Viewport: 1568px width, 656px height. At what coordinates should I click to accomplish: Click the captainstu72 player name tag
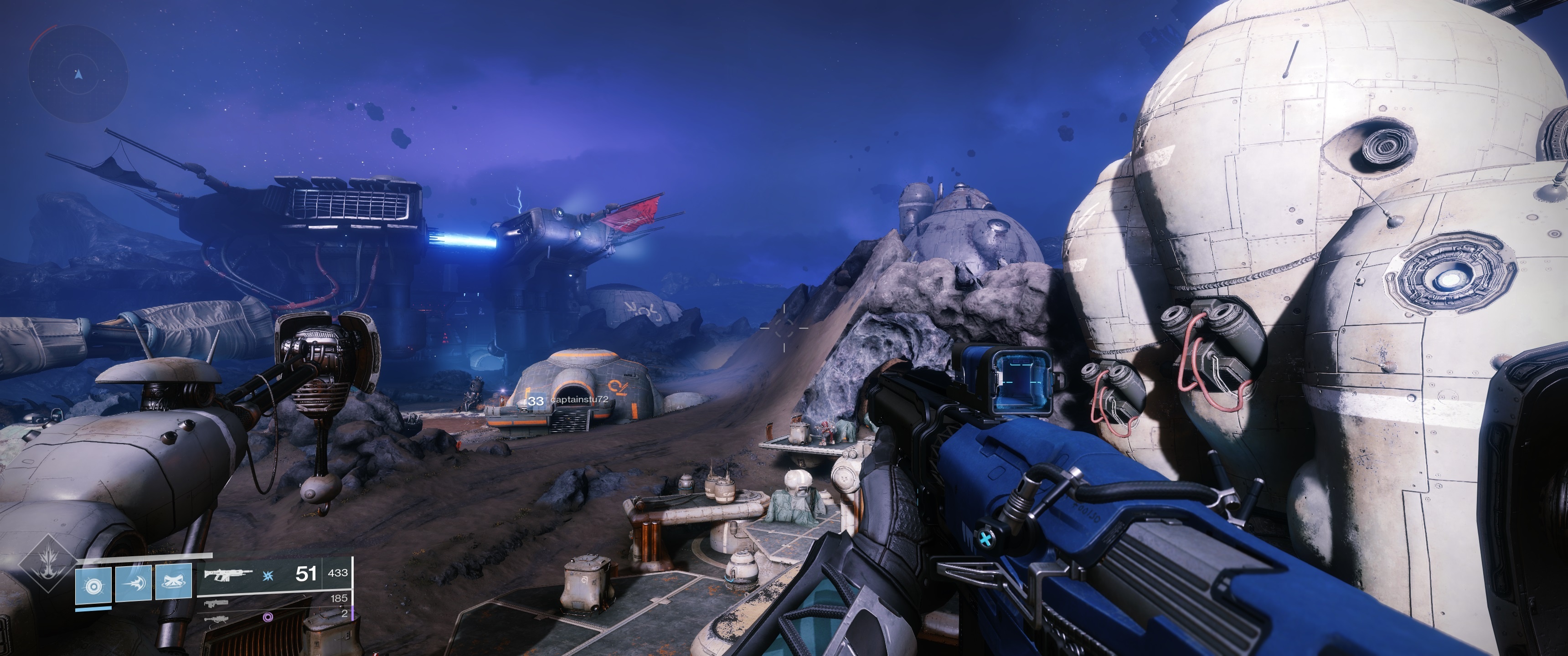point(578,400)
